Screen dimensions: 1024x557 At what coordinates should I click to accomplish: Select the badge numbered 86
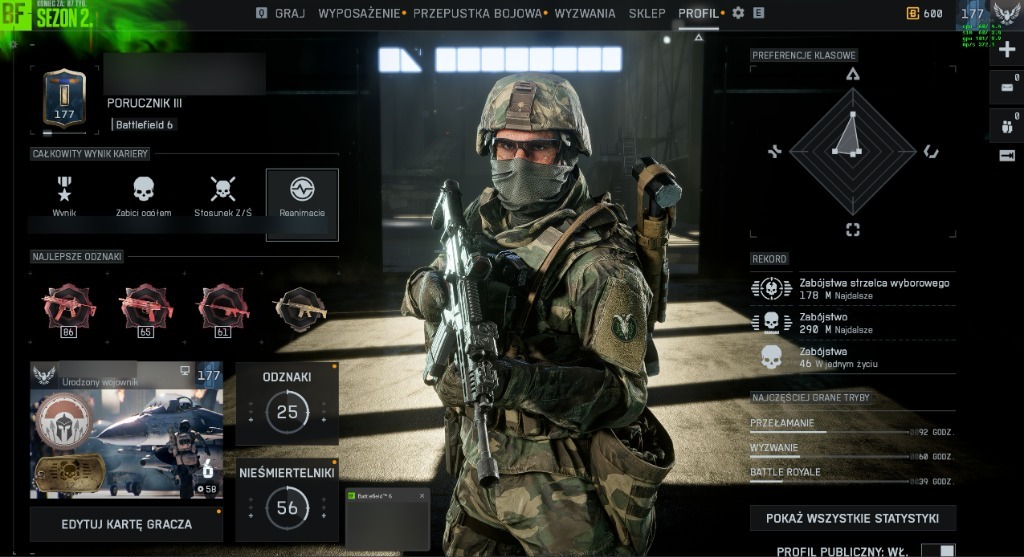69,310
